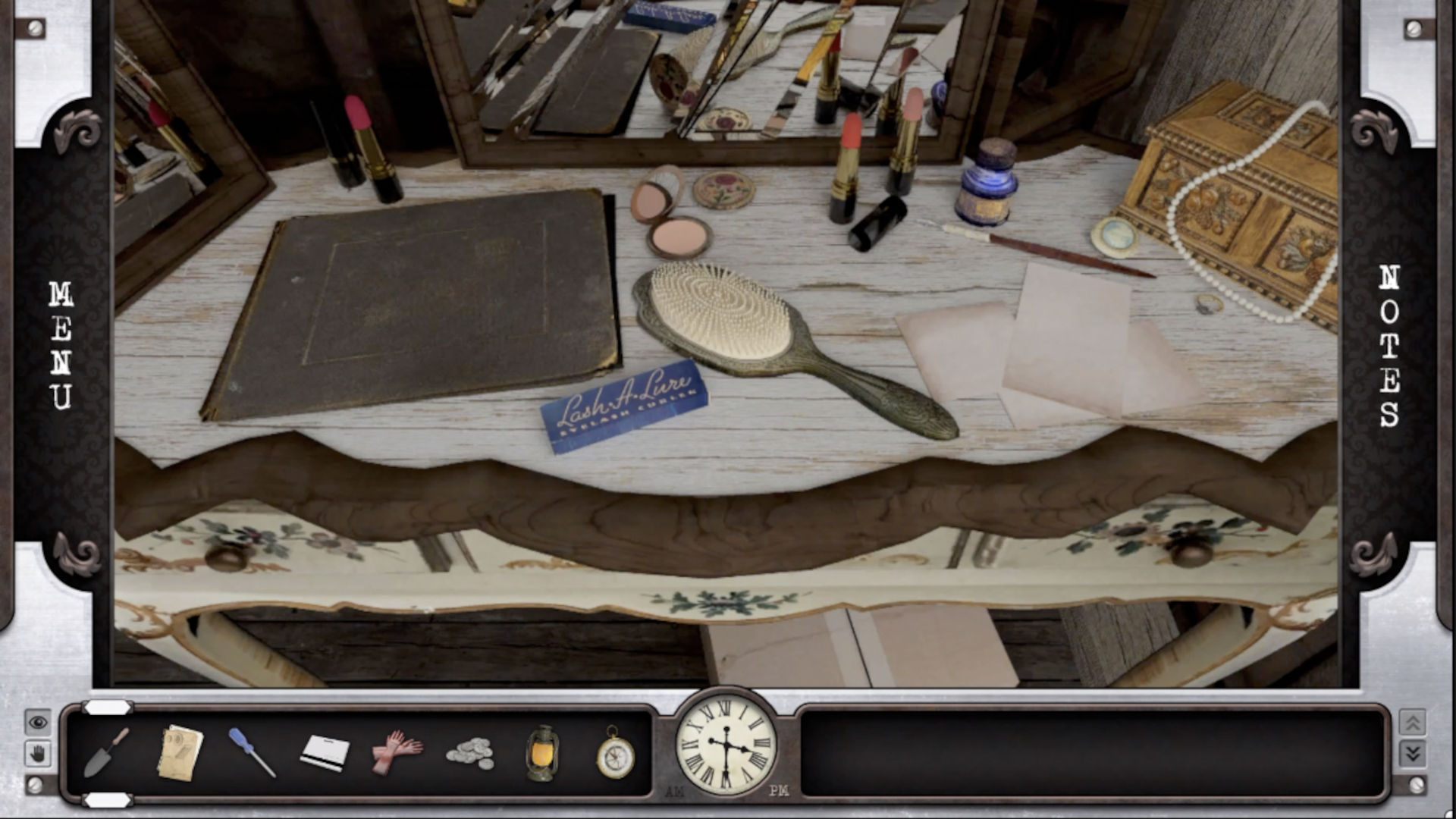This screenshot has width=1456, height=819.
Task: Choose the white matchbook in inventory
Action: pos(325,753)
